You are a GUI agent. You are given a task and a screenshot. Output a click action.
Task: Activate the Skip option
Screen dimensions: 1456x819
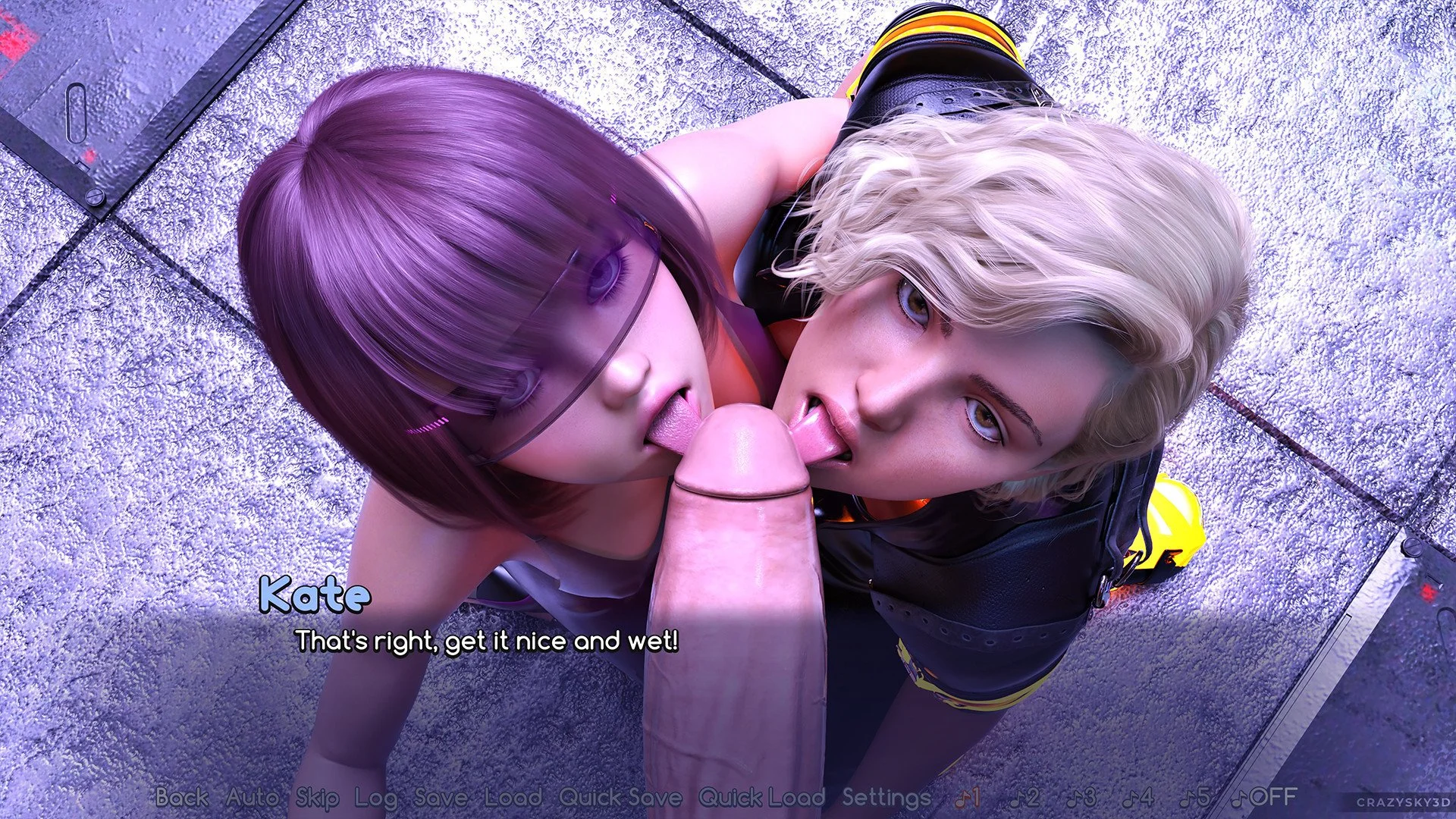tap(317, 797)
